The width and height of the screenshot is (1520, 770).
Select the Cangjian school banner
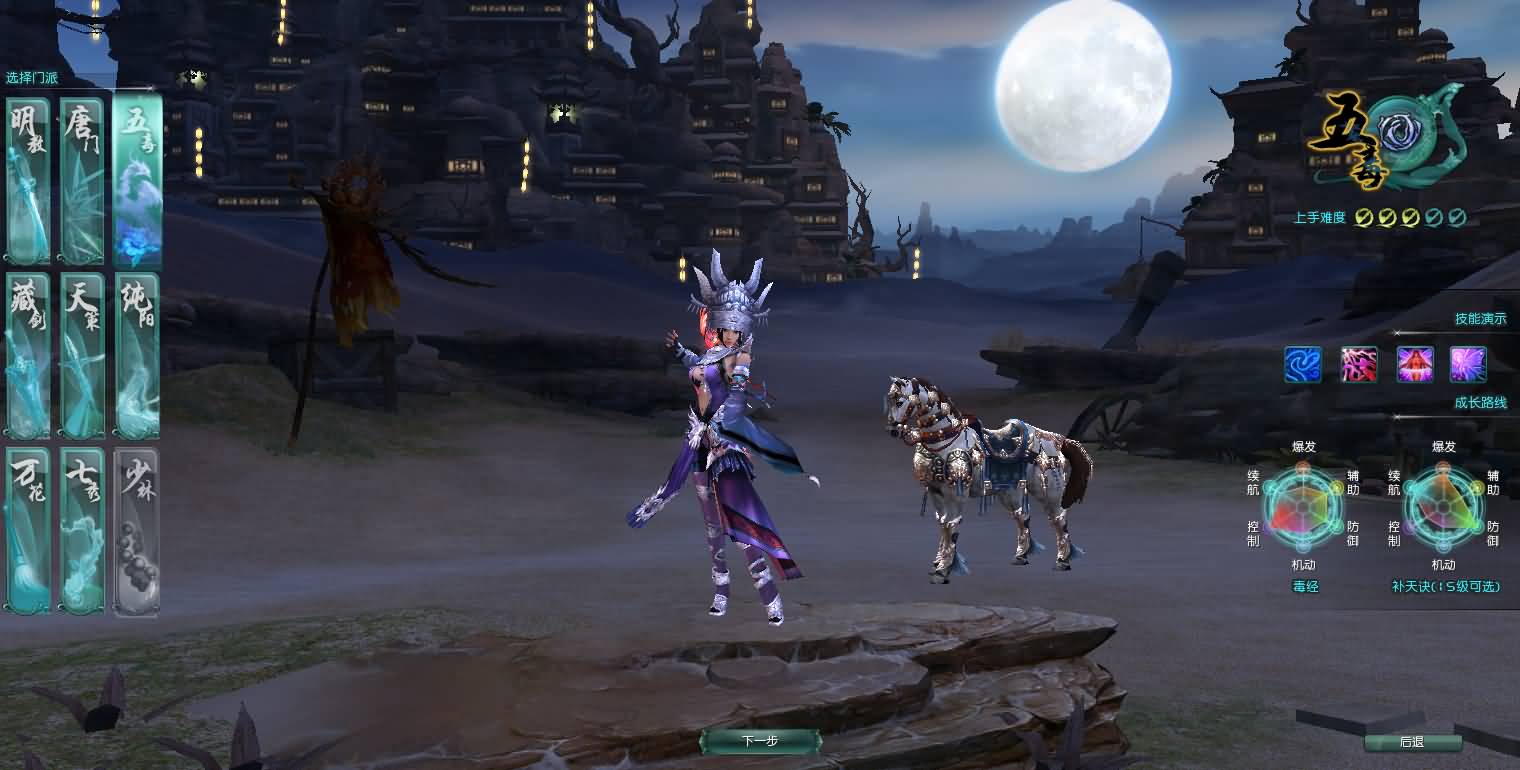pos(27,353)
